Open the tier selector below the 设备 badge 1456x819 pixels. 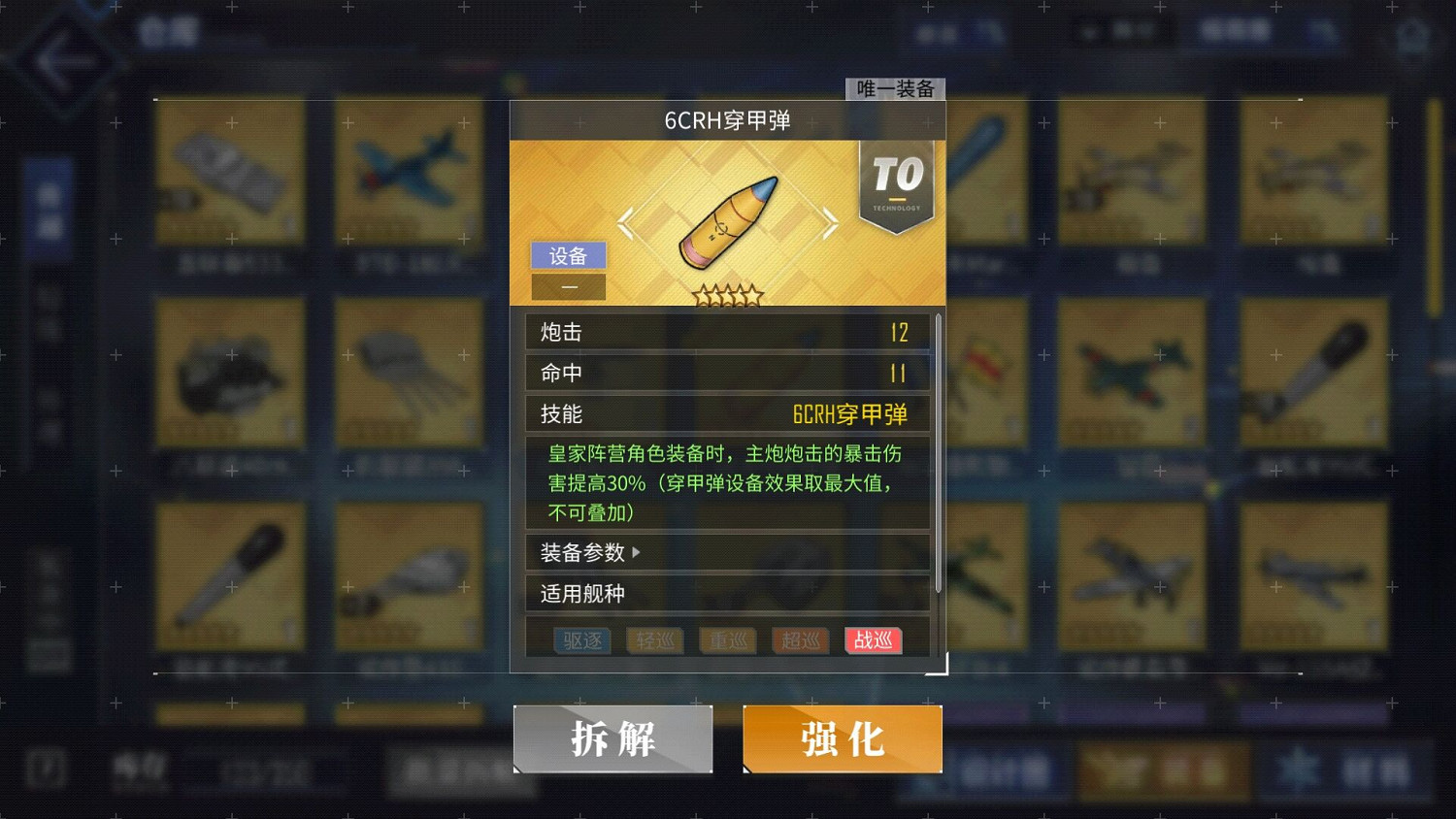(569, 286)
